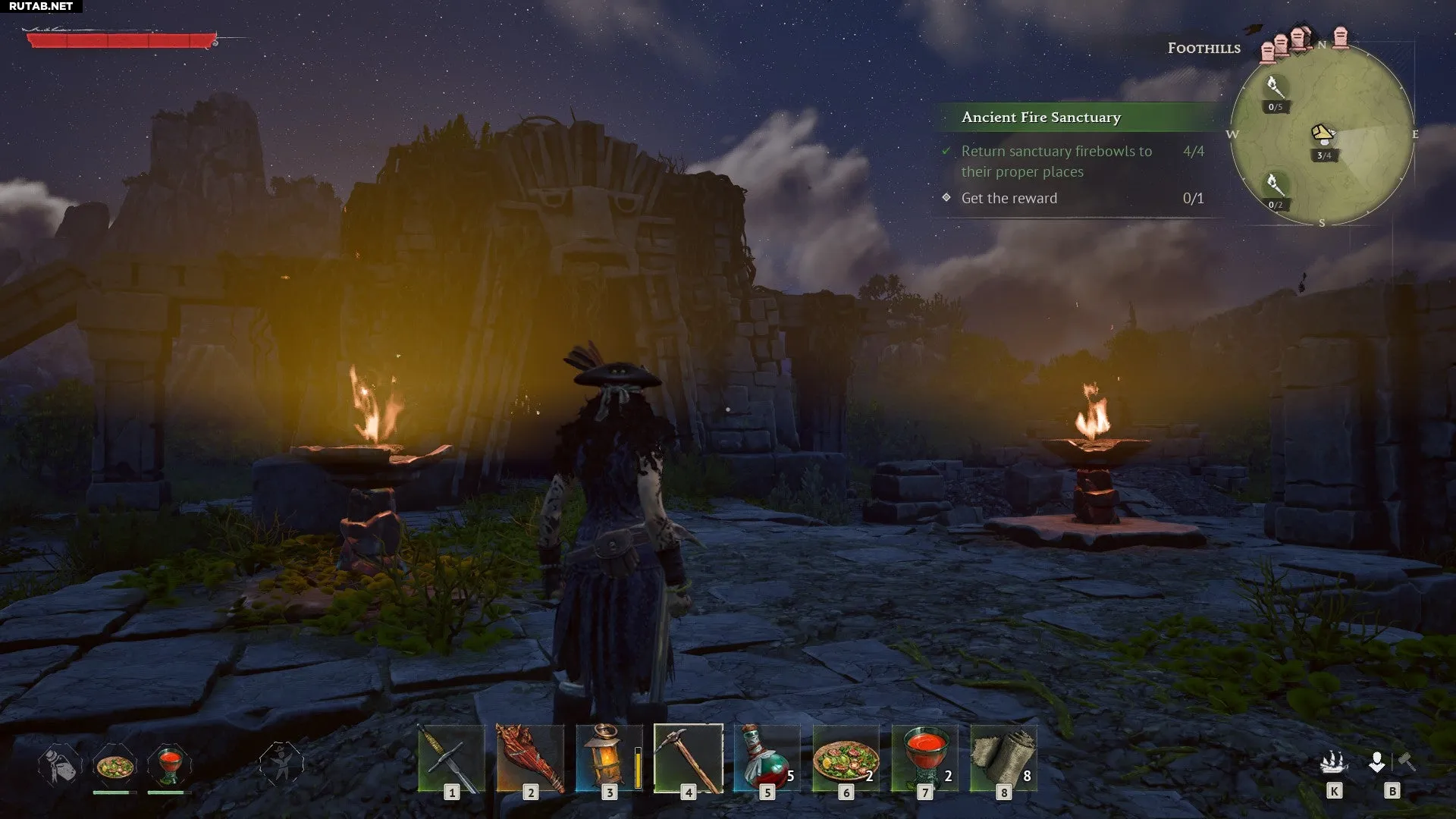
Task: Pick the cloth rolls in hotbar slot 8
Action: coord(1003,758)
